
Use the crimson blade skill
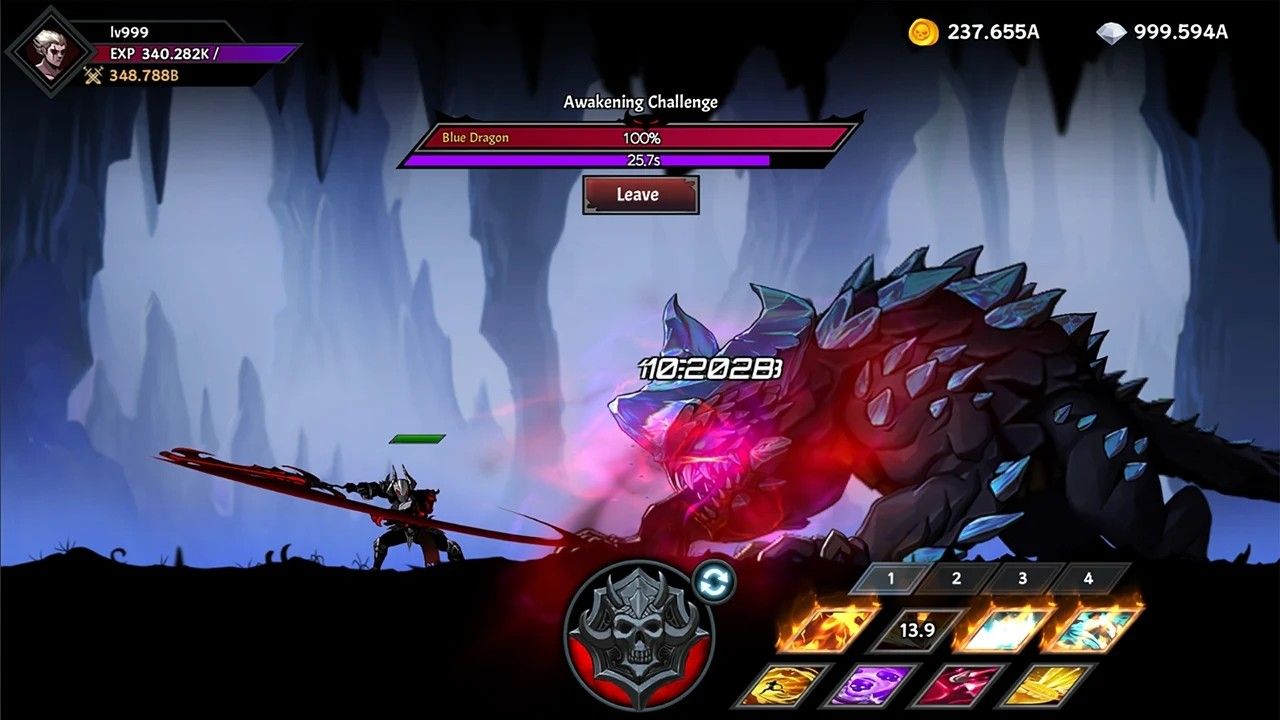957,685
